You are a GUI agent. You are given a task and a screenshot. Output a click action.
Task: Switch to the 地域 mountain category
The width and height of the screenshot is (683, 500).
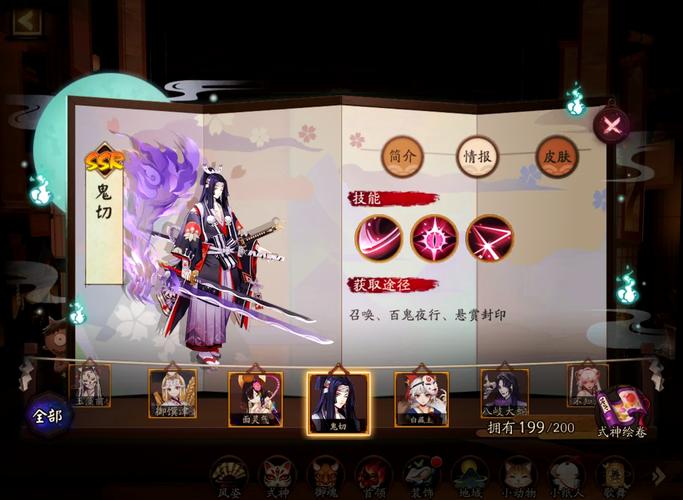coord(469,476)
